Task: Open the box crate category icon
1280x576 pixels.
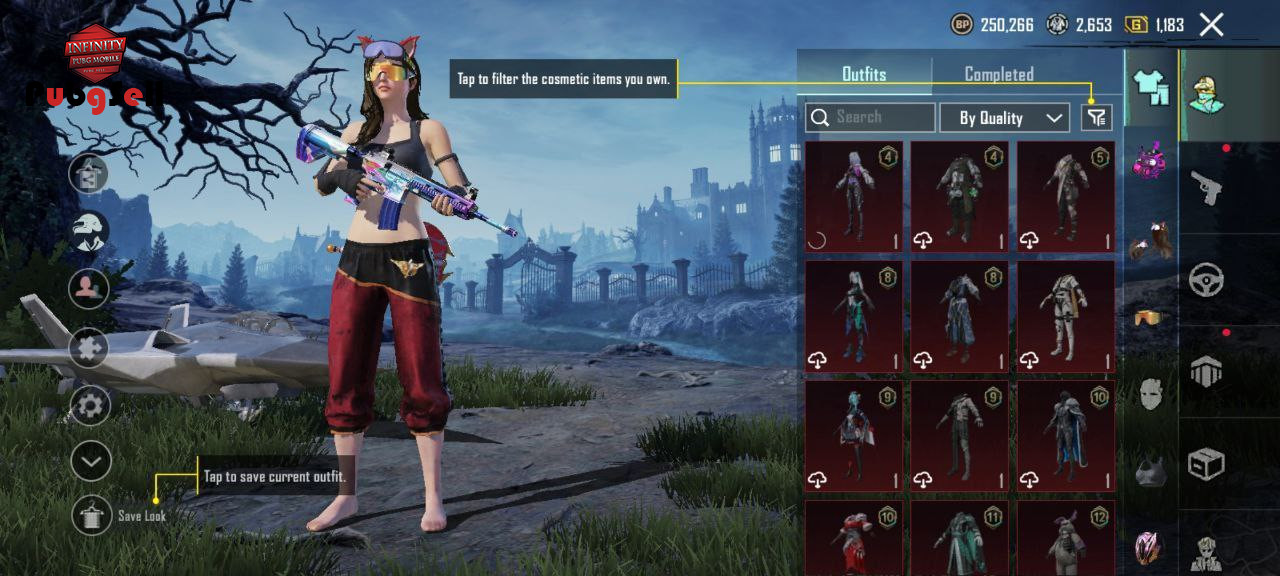Action: (x=1206, y=464)
